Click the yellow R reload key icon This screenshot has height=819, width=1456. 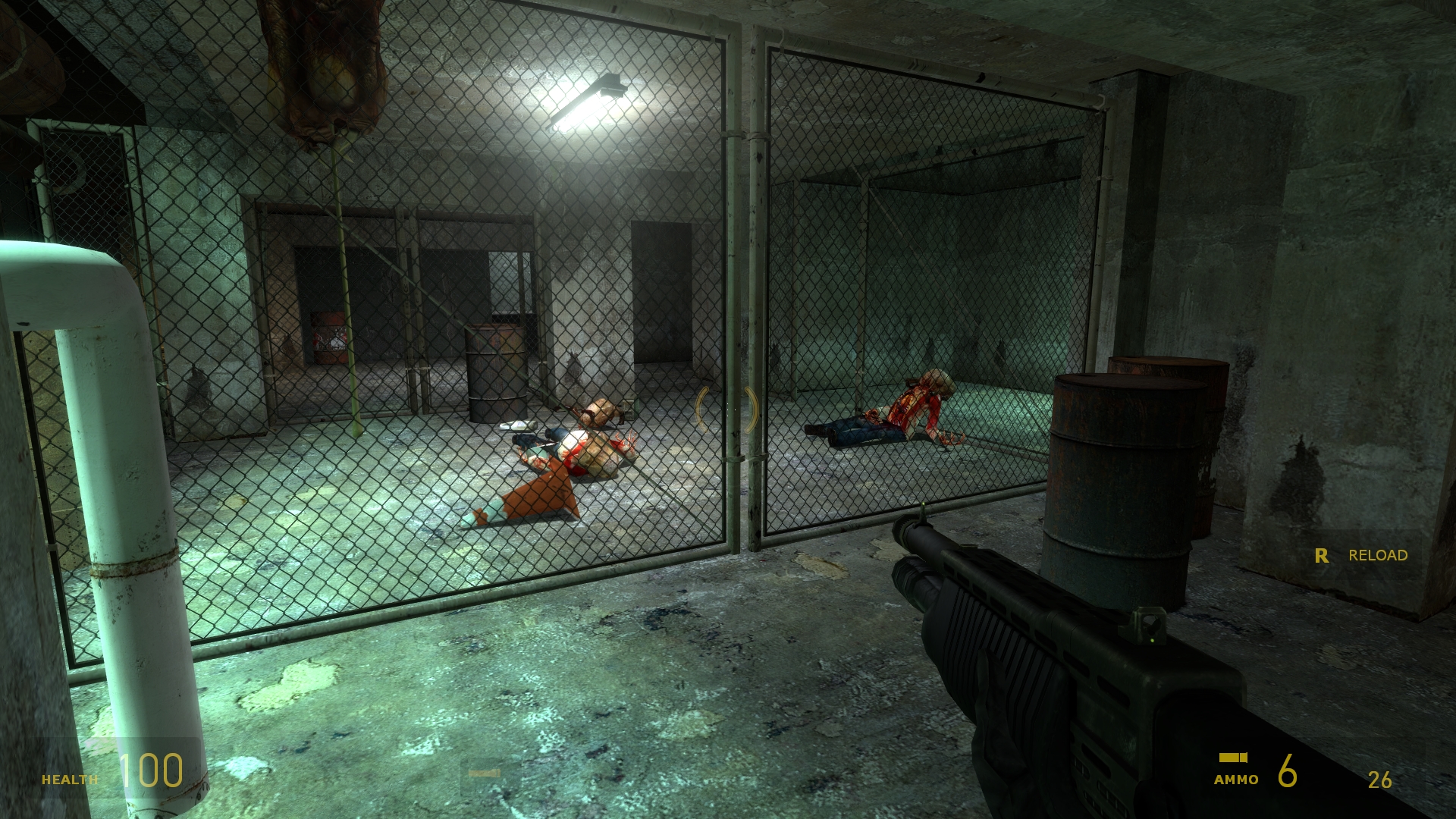click(x=1323, y=555)
